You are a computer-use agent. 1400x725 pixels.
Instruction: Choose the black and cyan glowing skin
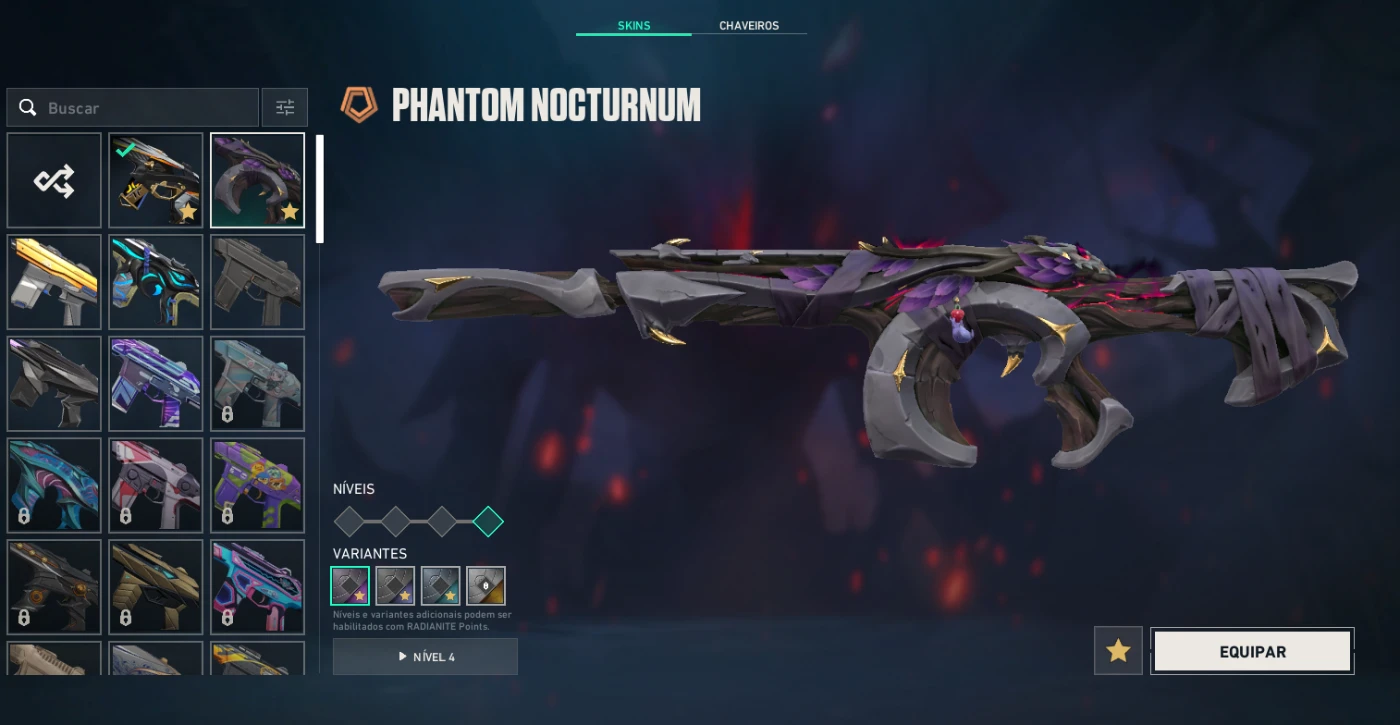[156, 282]
